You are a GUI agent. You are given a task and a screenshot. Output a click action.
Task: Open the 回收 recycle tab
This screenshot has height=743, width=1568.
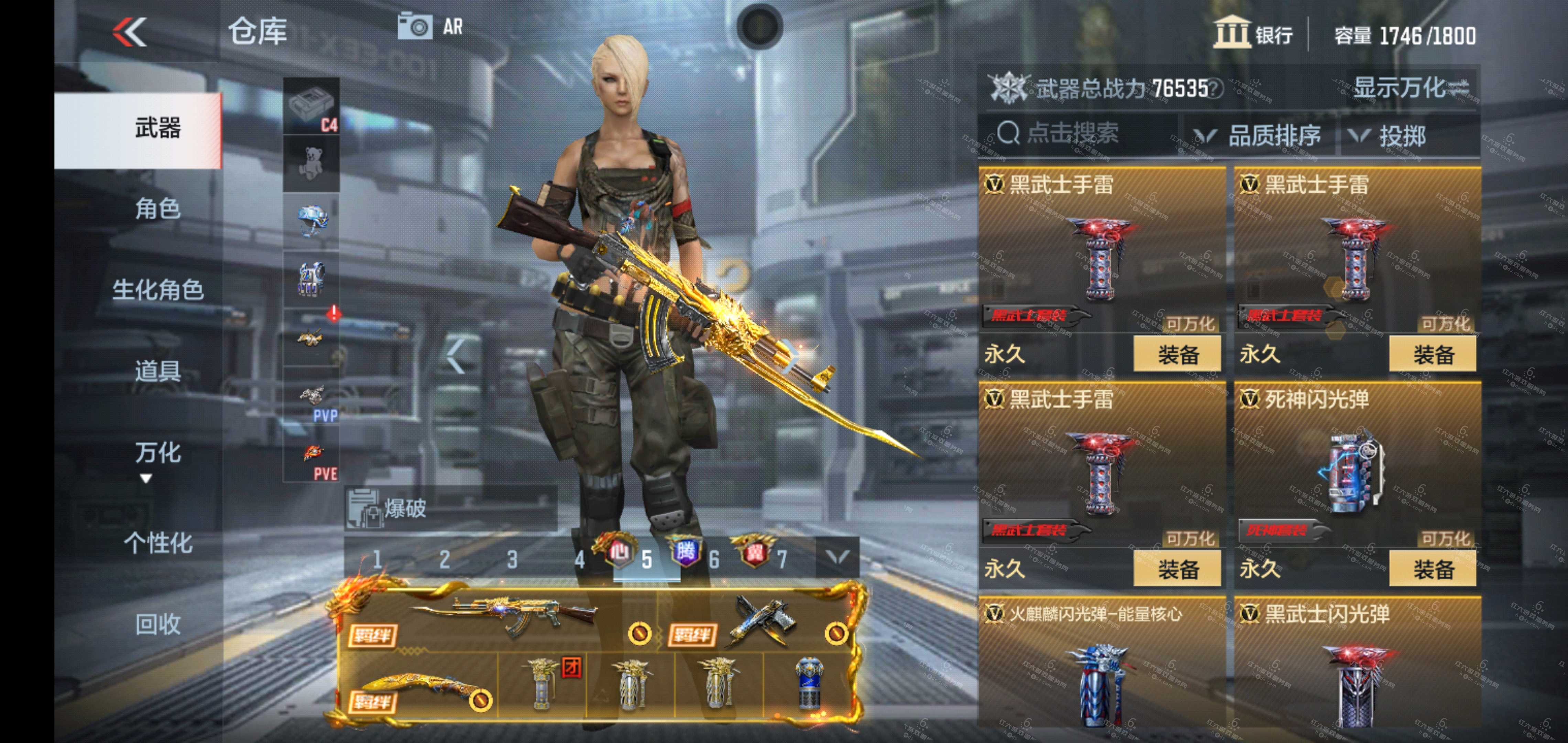tap(157, 624)
